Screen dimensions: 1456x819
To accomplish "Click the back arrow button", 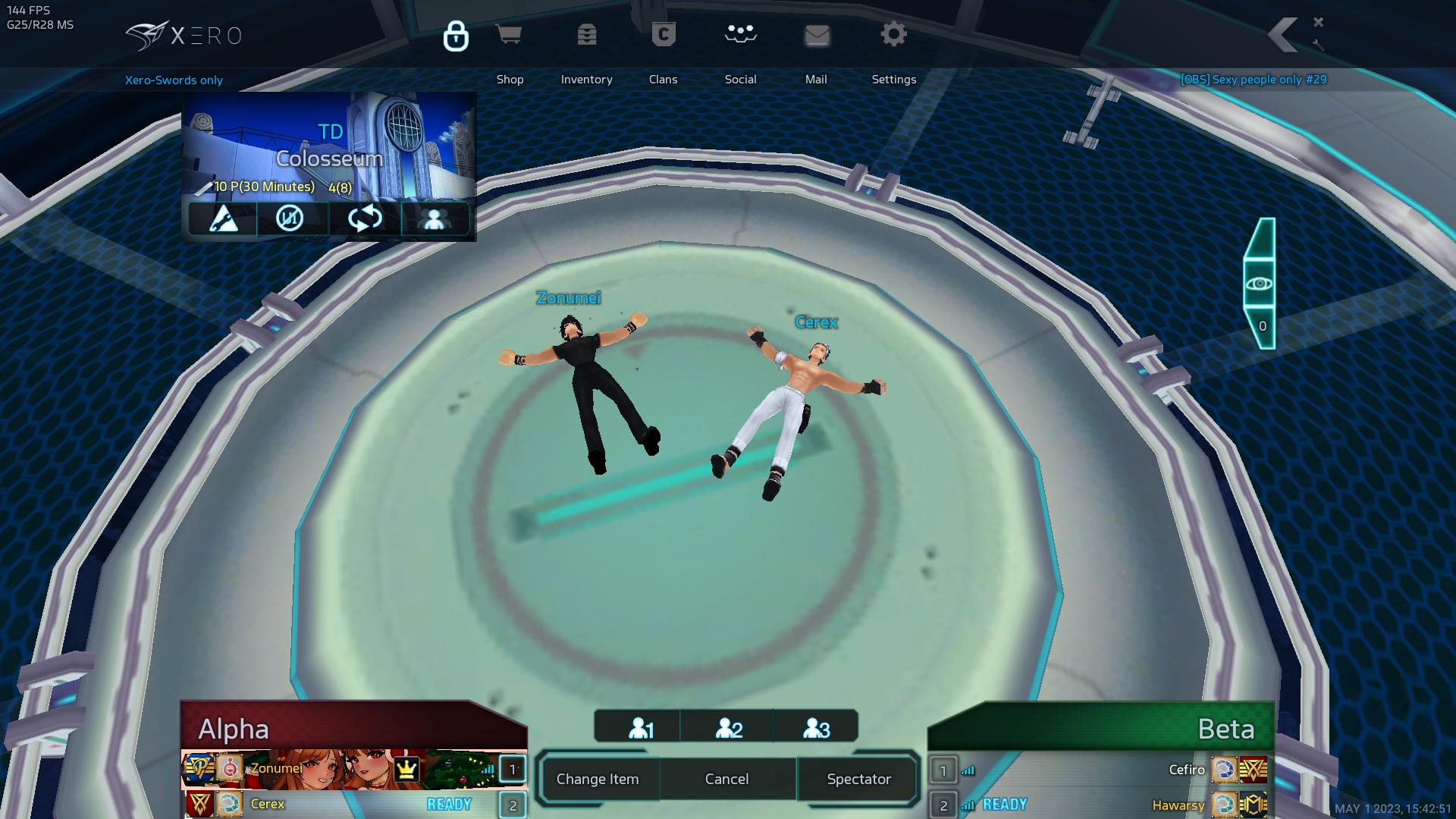I will [x=1283, y=36].
